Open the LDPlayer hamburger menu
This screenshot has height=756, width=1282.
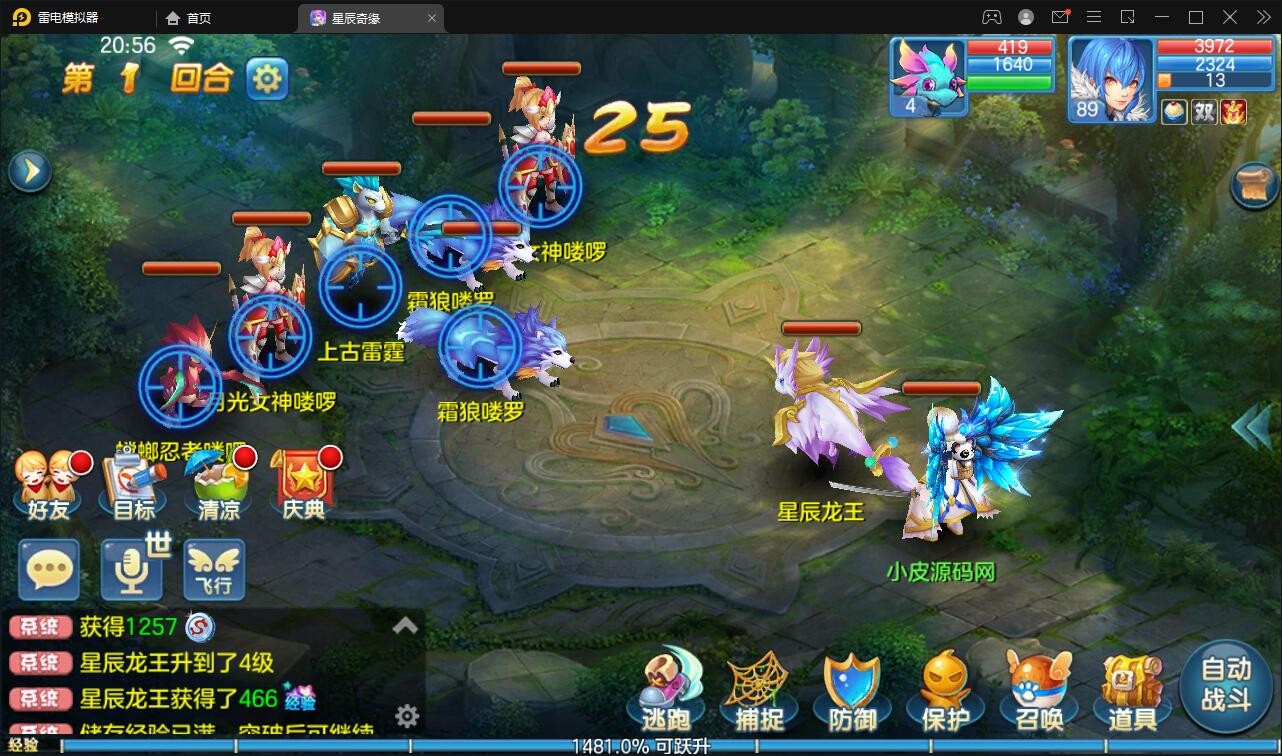pyautogui.click(x=1094, y=17)
